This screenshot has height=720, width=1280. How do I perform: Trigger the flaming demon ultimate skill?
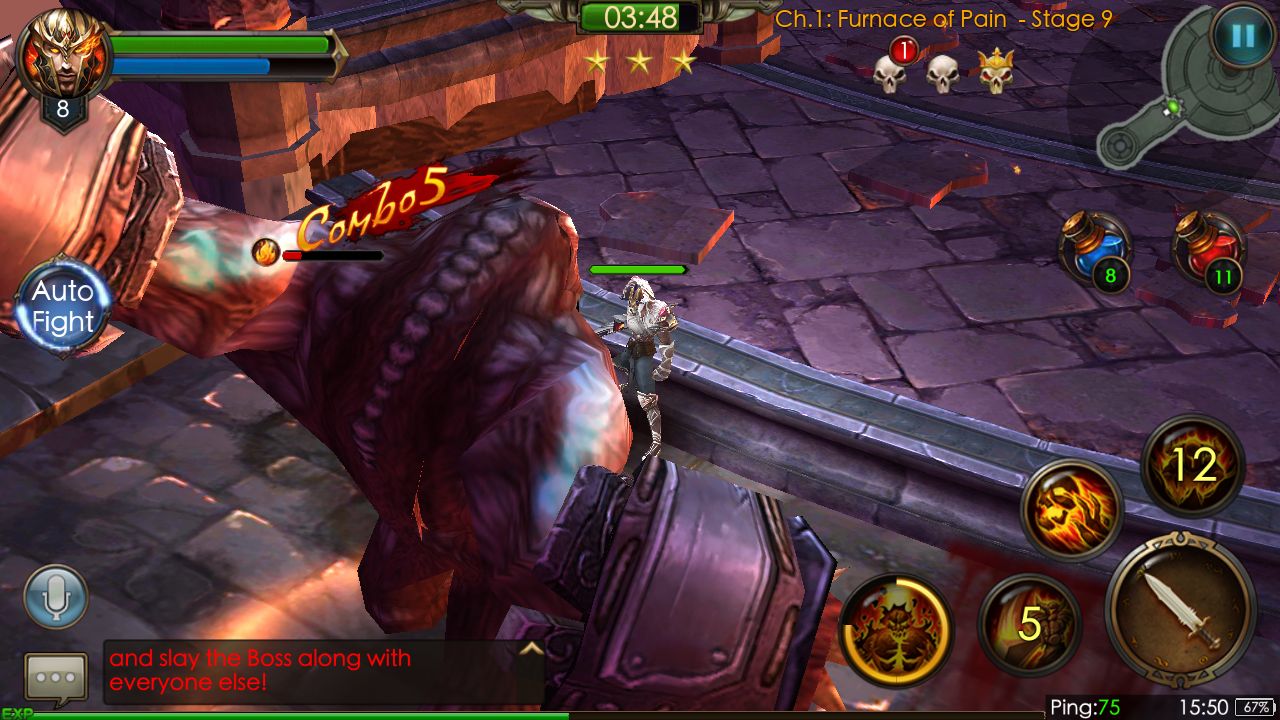(x=895, y=628)
